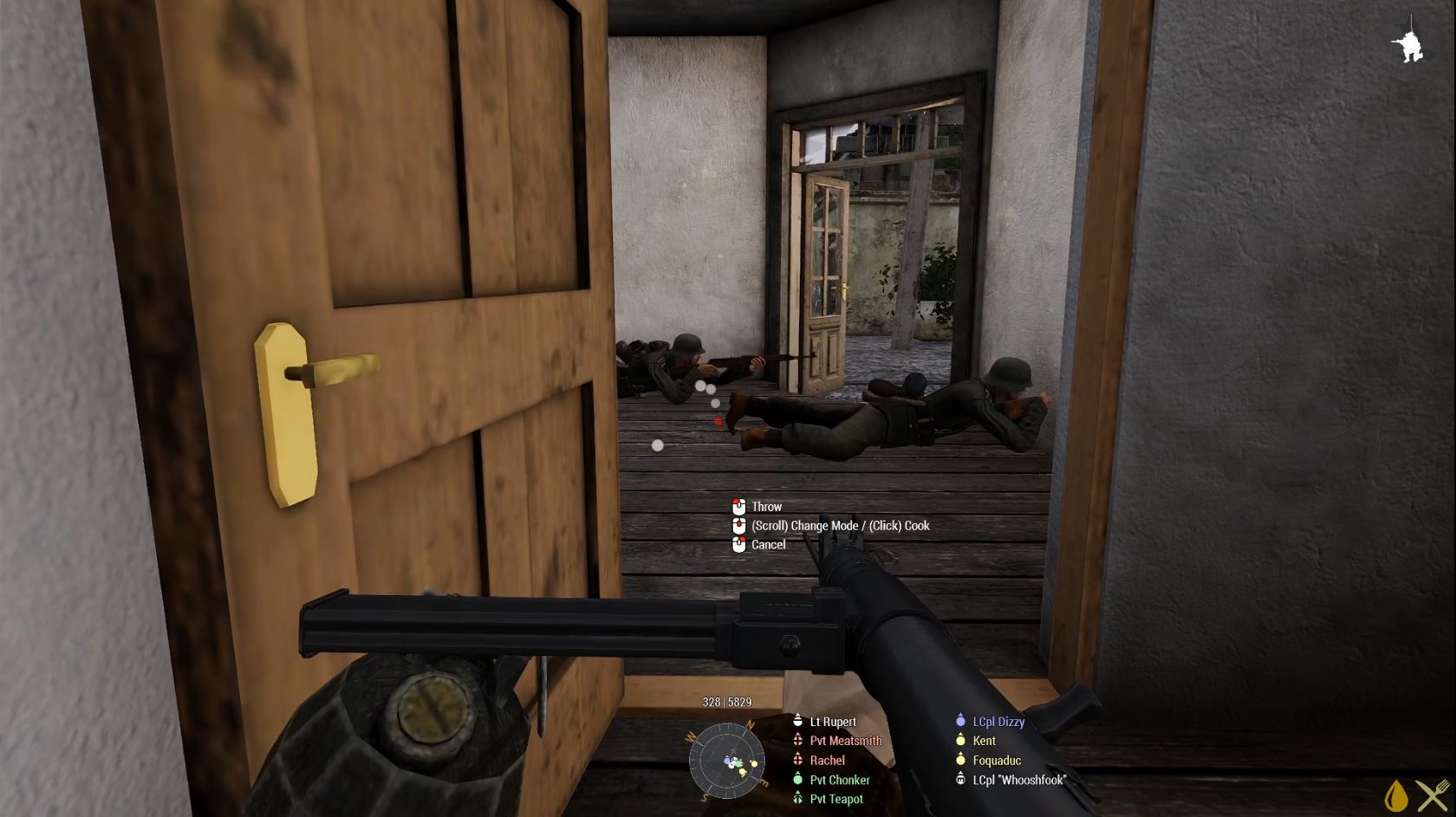This screenshot has height=817, width=1456.
Task: Select Kent from the squad roster
Action: [984, 741]
